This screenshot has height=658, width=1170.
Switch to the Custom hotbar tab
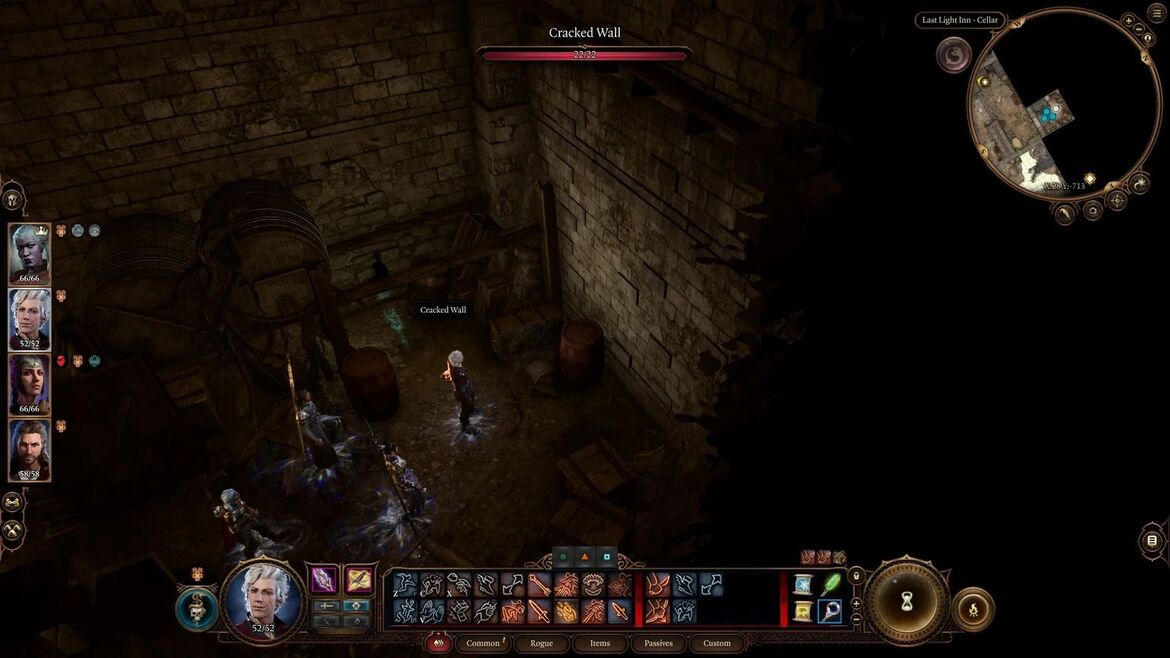point(717,643)
